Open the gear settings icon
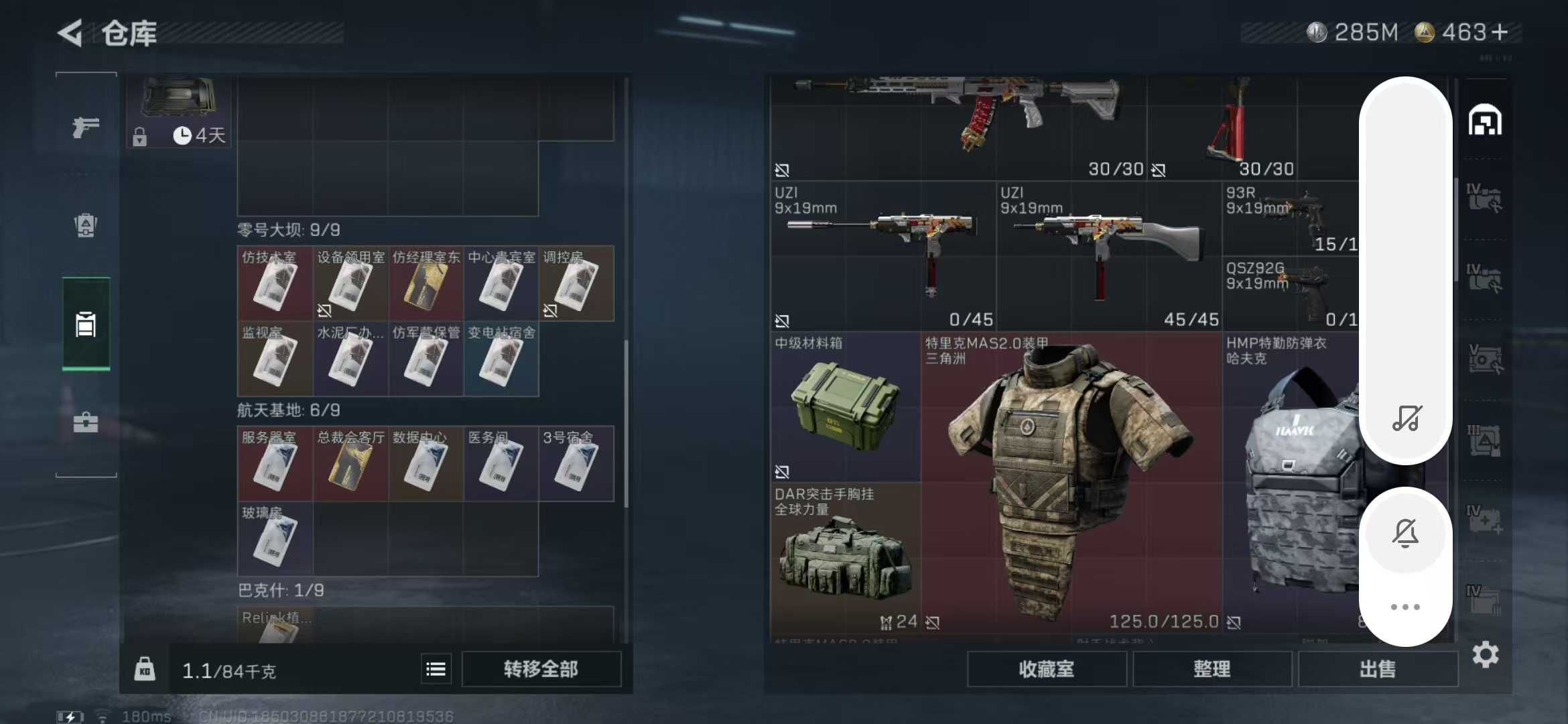 [1485, 654]
